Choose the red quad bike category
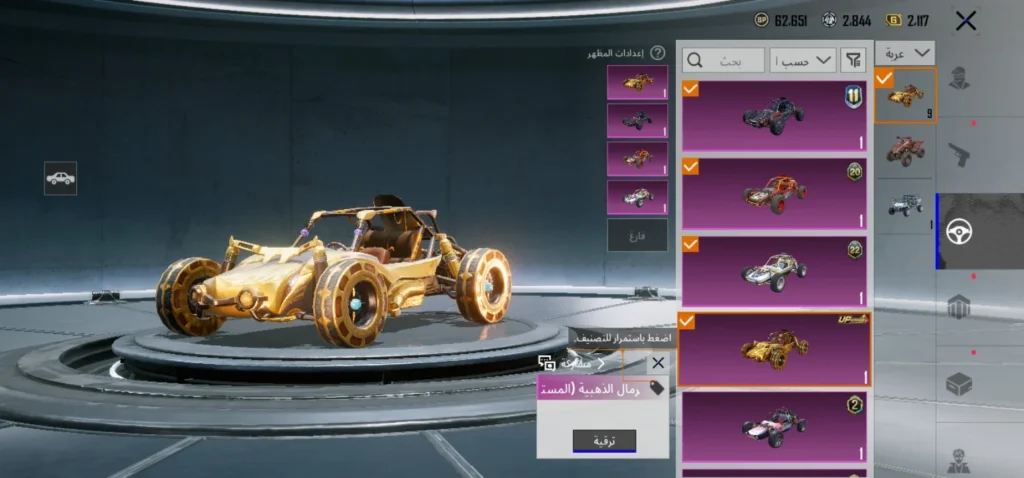The image size is (1024, 478). 904,150
